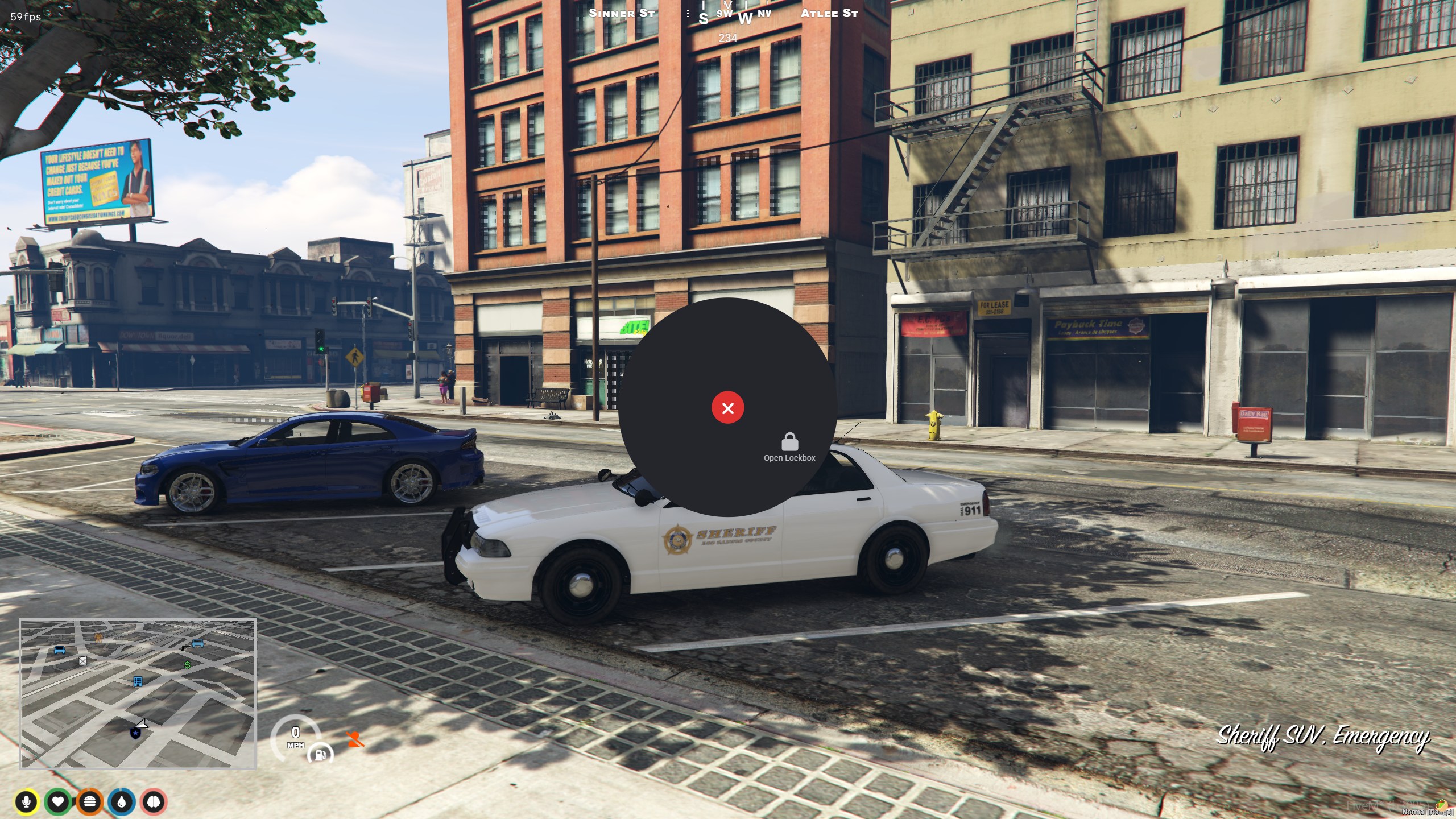1456x819 pixels.
Task: Click the orange seatbelt-off indicator icon
Action: [355, 739]
